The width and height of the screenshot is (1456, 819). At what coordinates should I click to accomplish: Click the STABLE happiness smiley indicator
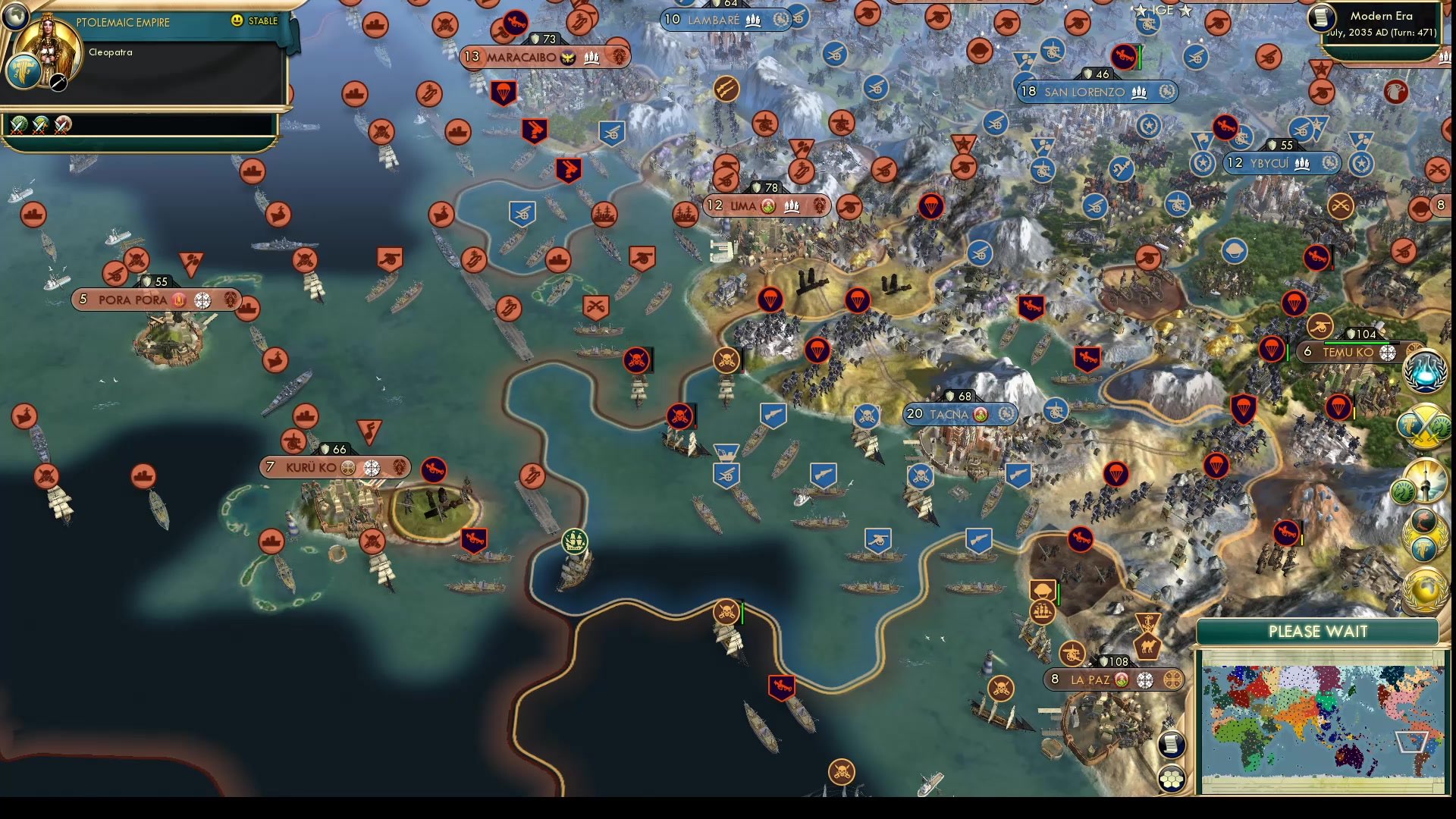236,20
